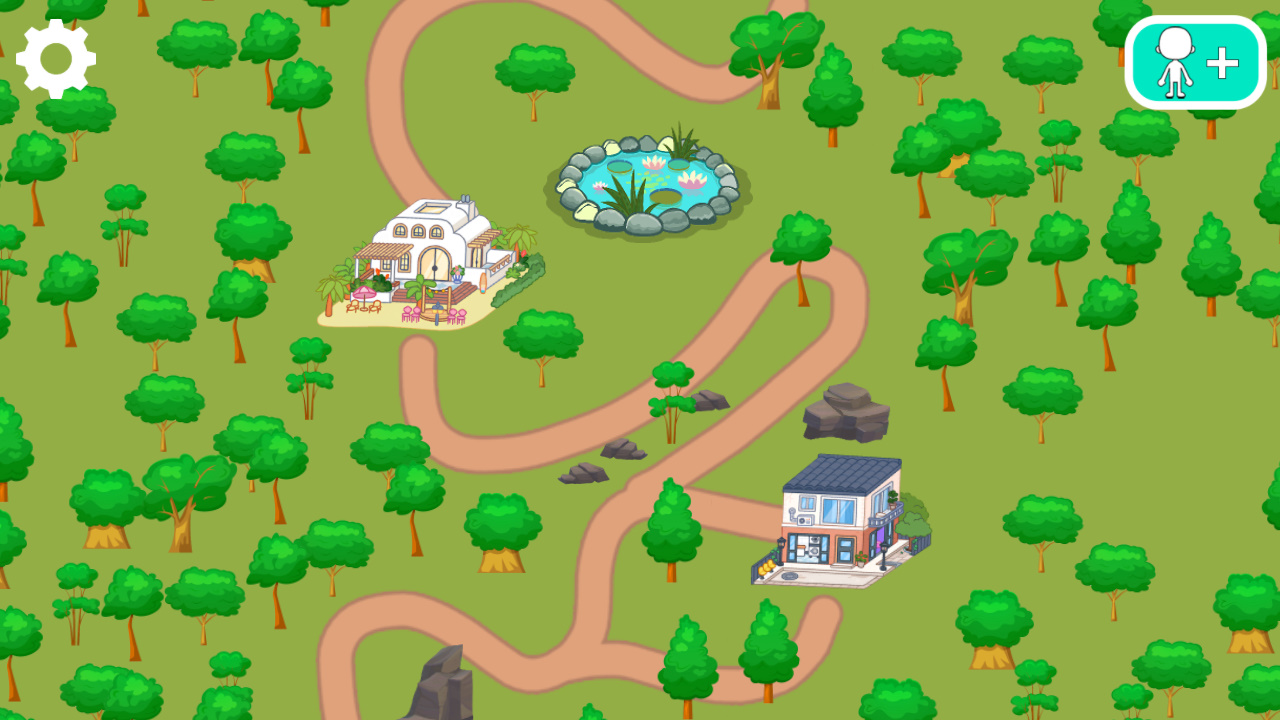Tap the shop's balcony with bonsai plant
1280x720 pixels.
coord(892,501)
